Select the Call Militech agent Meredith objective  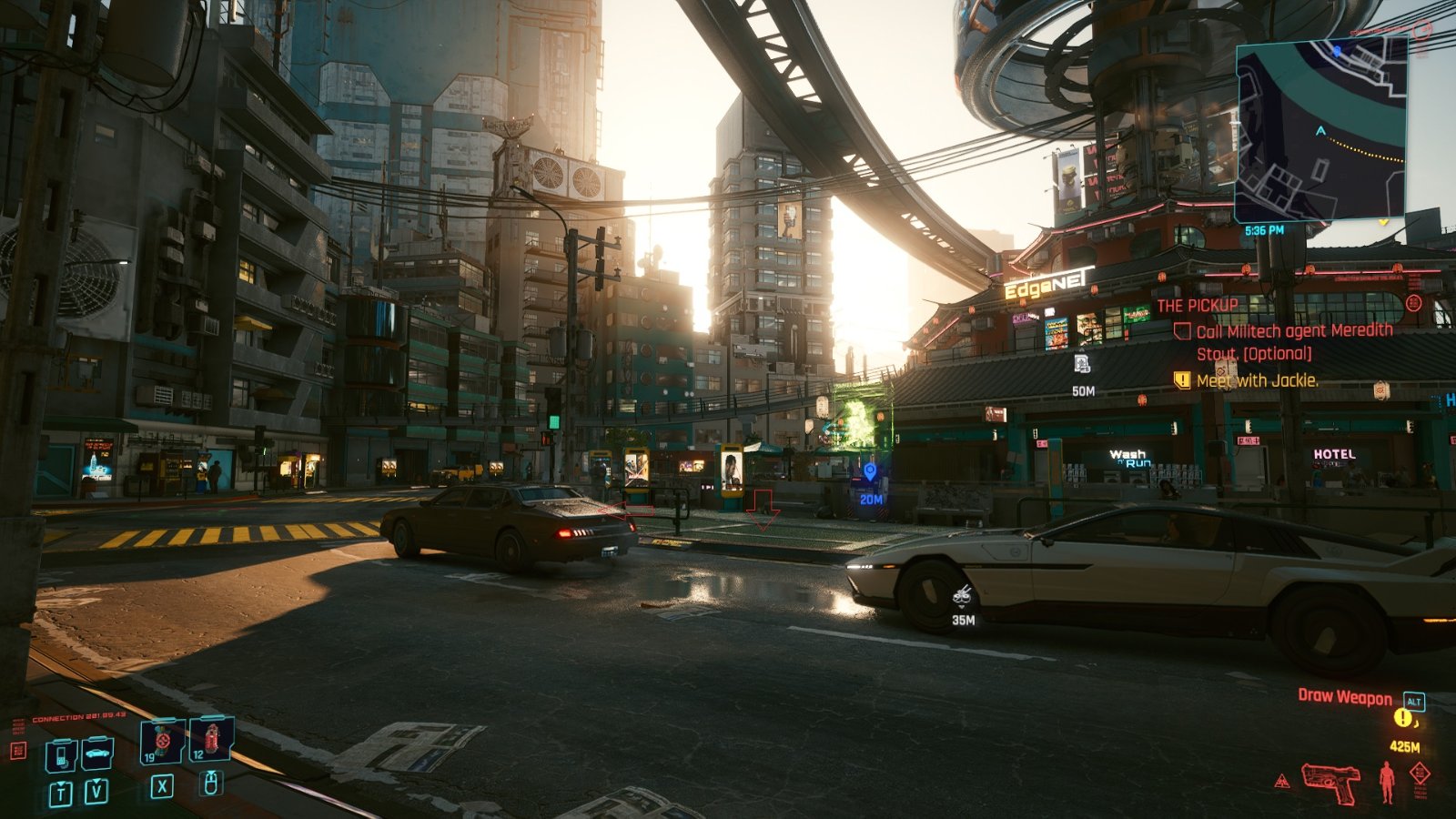pyautogui.click(x=1293, y=341)
